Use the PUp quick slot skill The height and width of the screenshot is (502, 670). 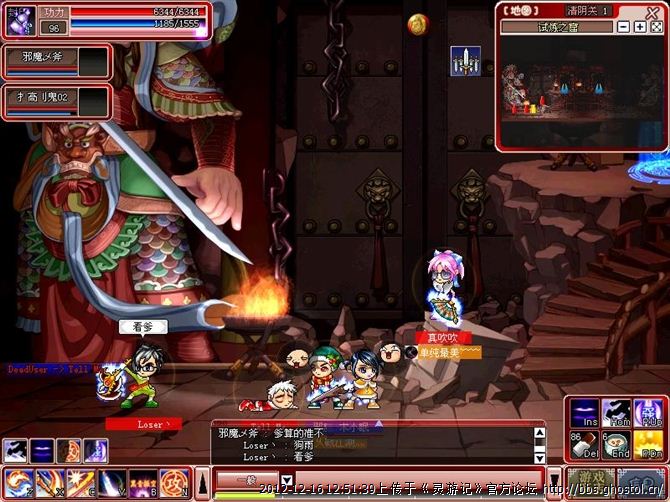[x=646, y=412]
